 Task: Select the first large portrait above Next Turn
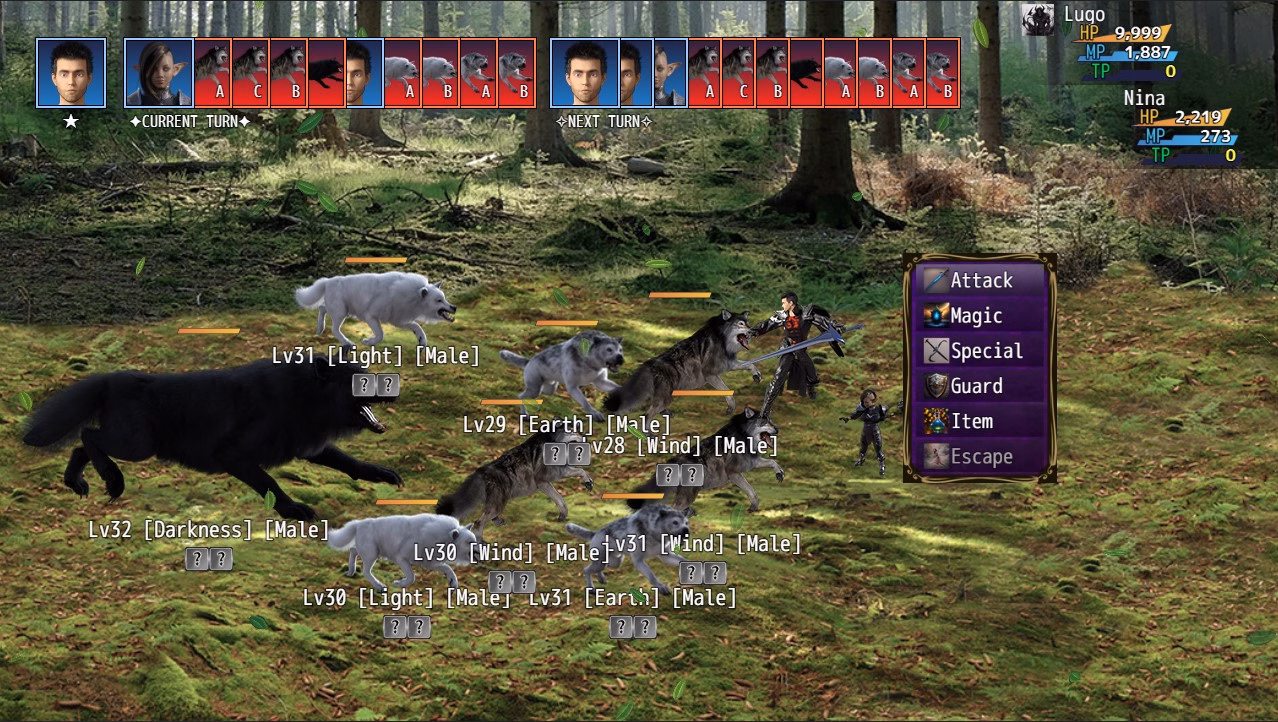click(x=585, y=73)
